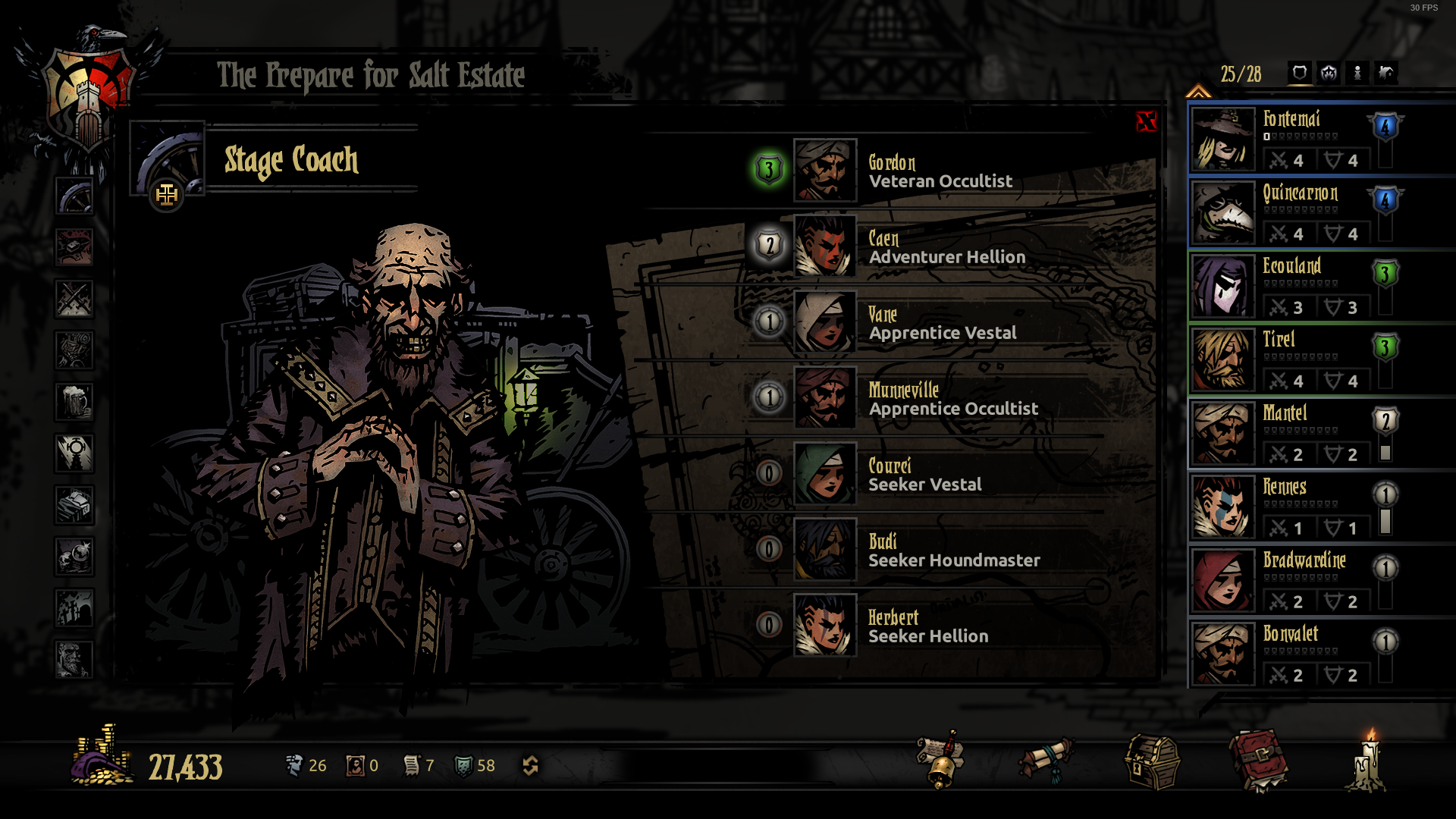Choose Budi the Seeker Houndmaster
Screen dimensions: 1456x819
[x=825, y=550]
